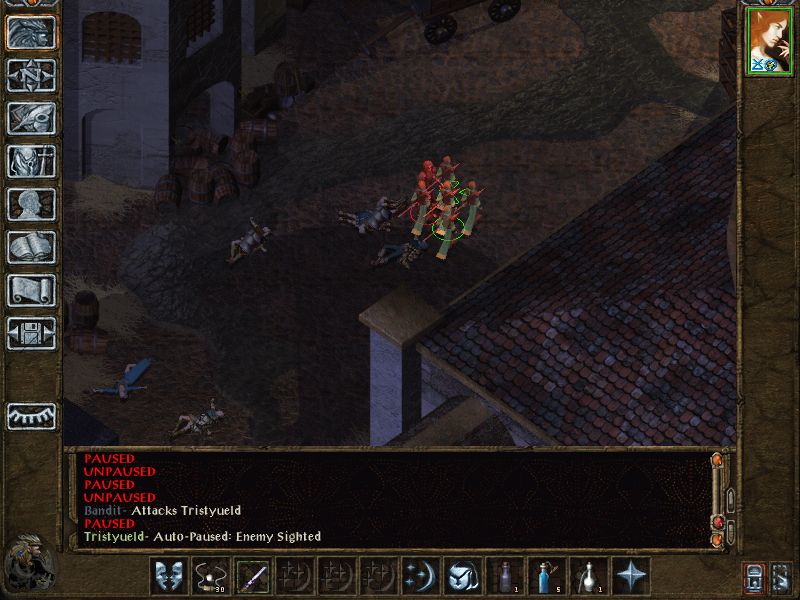
Task: Open the priest scroll screen
Action: coord(31,290)
